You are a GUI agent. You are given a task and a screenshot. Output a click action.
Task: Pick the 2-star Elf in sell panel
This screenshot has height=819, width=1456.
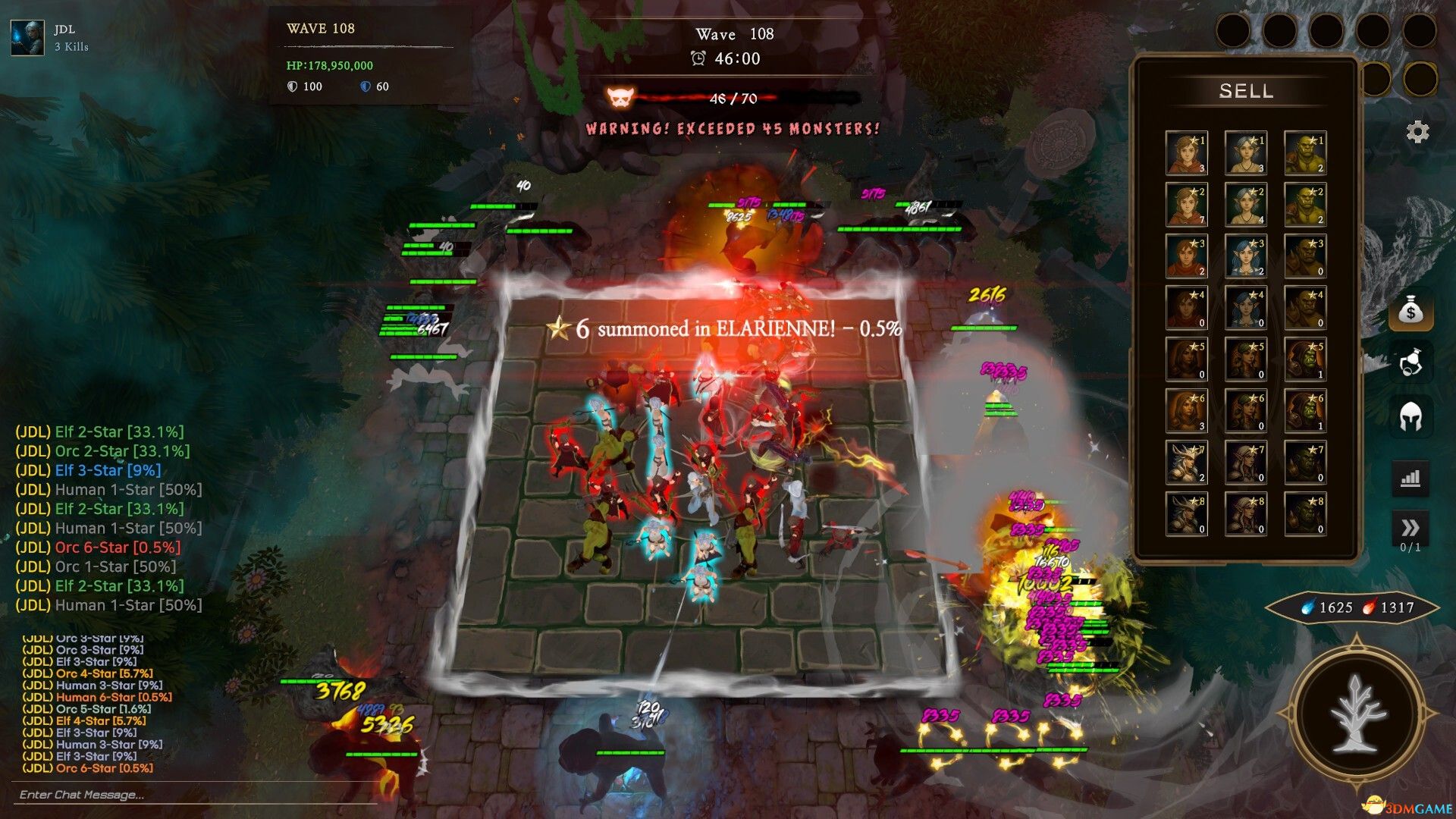click(1245, 205)
